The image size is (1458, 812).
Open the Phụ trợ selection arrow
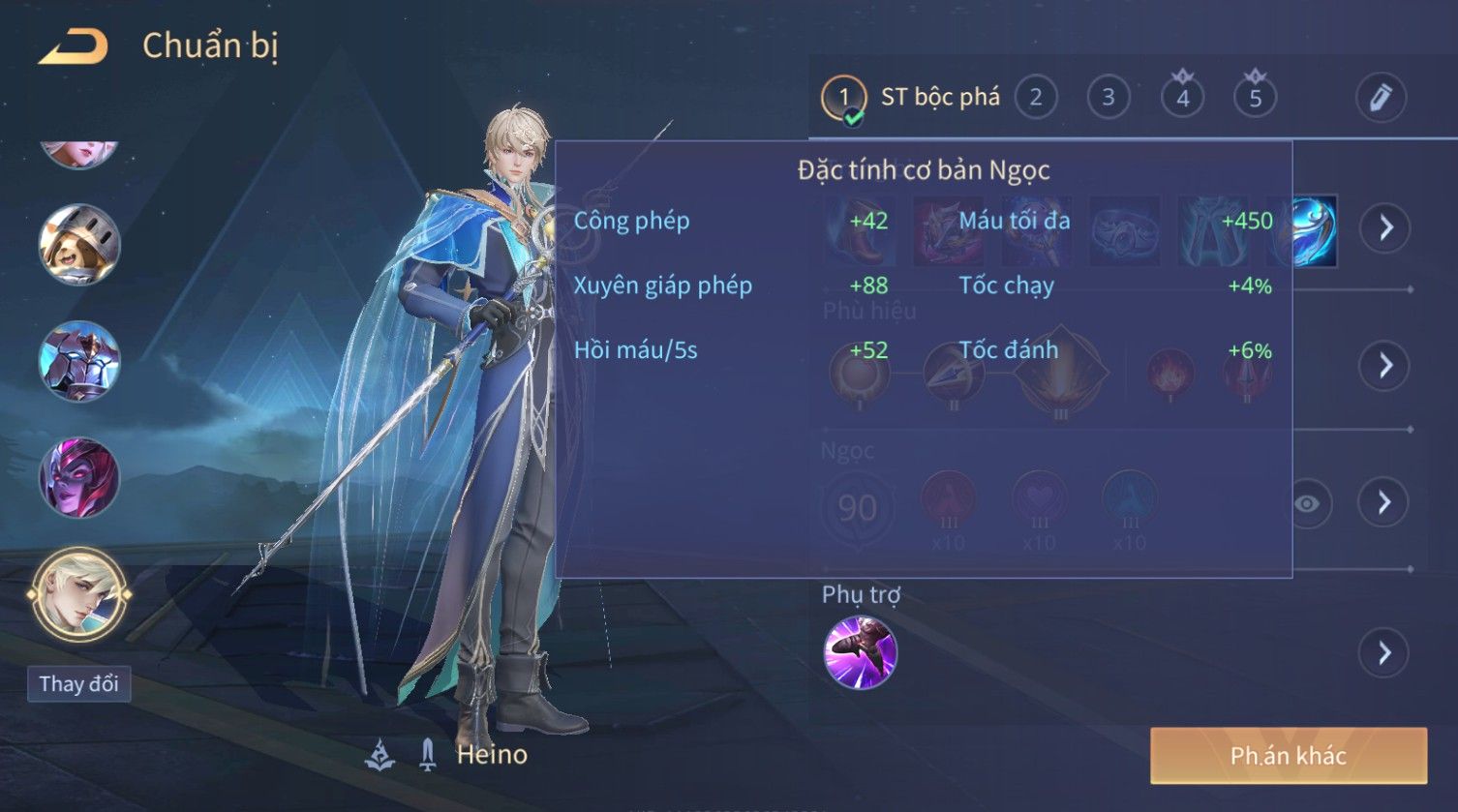tap(1385, 653)
